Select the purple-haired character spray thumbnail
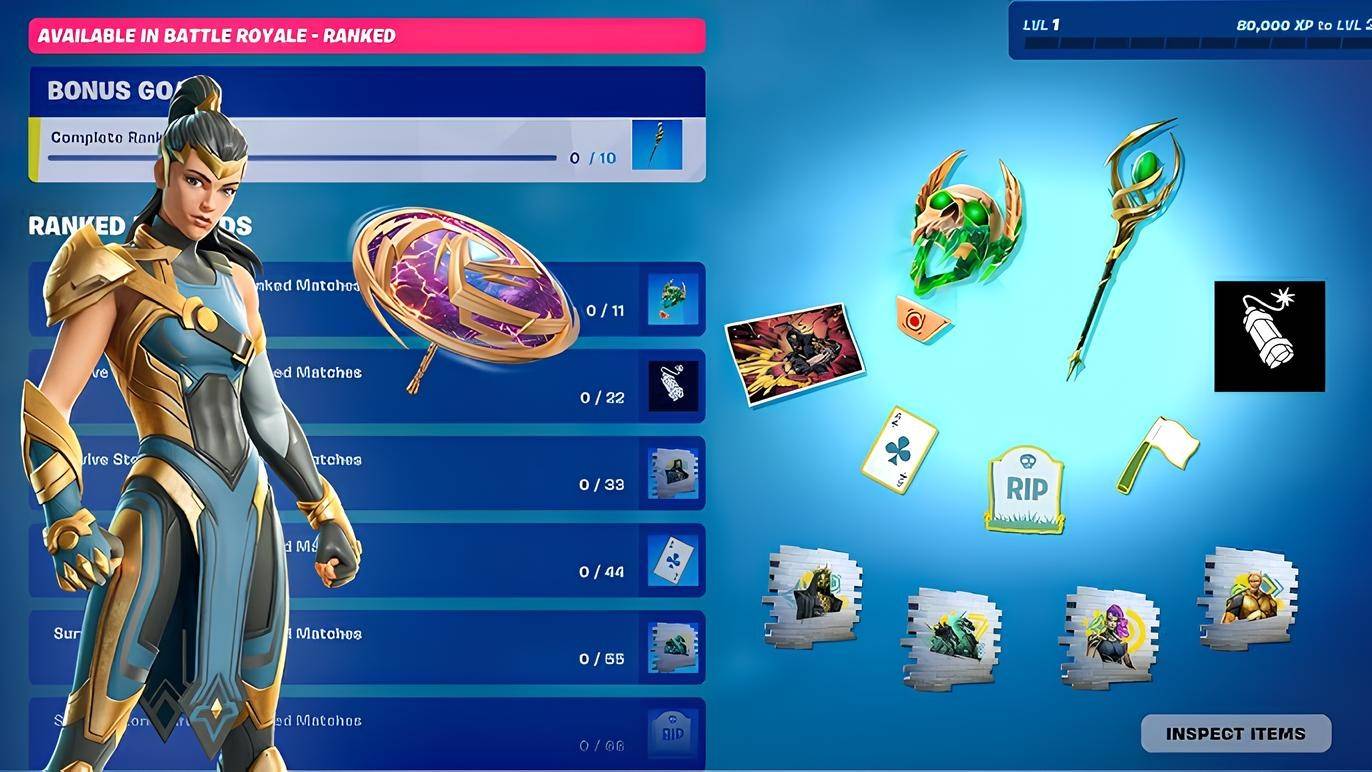Viewport: 1372px width, 772px height. [1110, 632]
